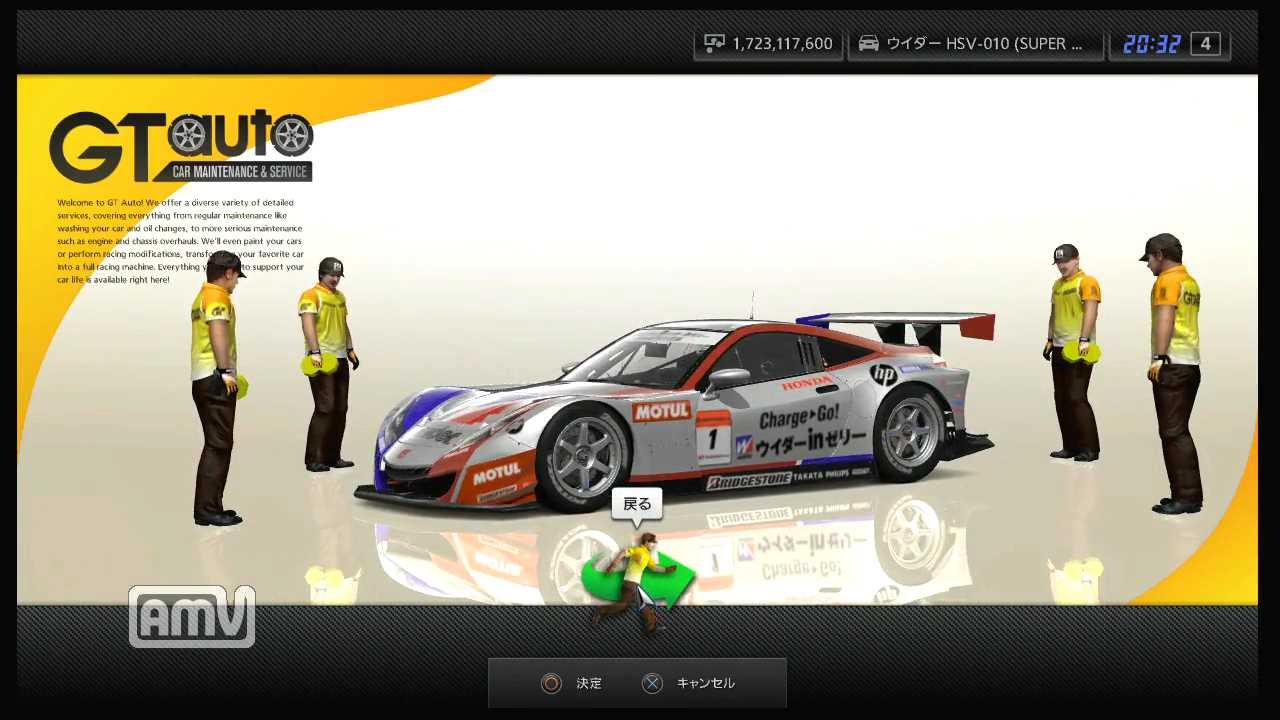Select the green arrow 戻る exit icon
Image resolution: width=1280 pixels, height=720 pixels.
(x=637, y=580)
